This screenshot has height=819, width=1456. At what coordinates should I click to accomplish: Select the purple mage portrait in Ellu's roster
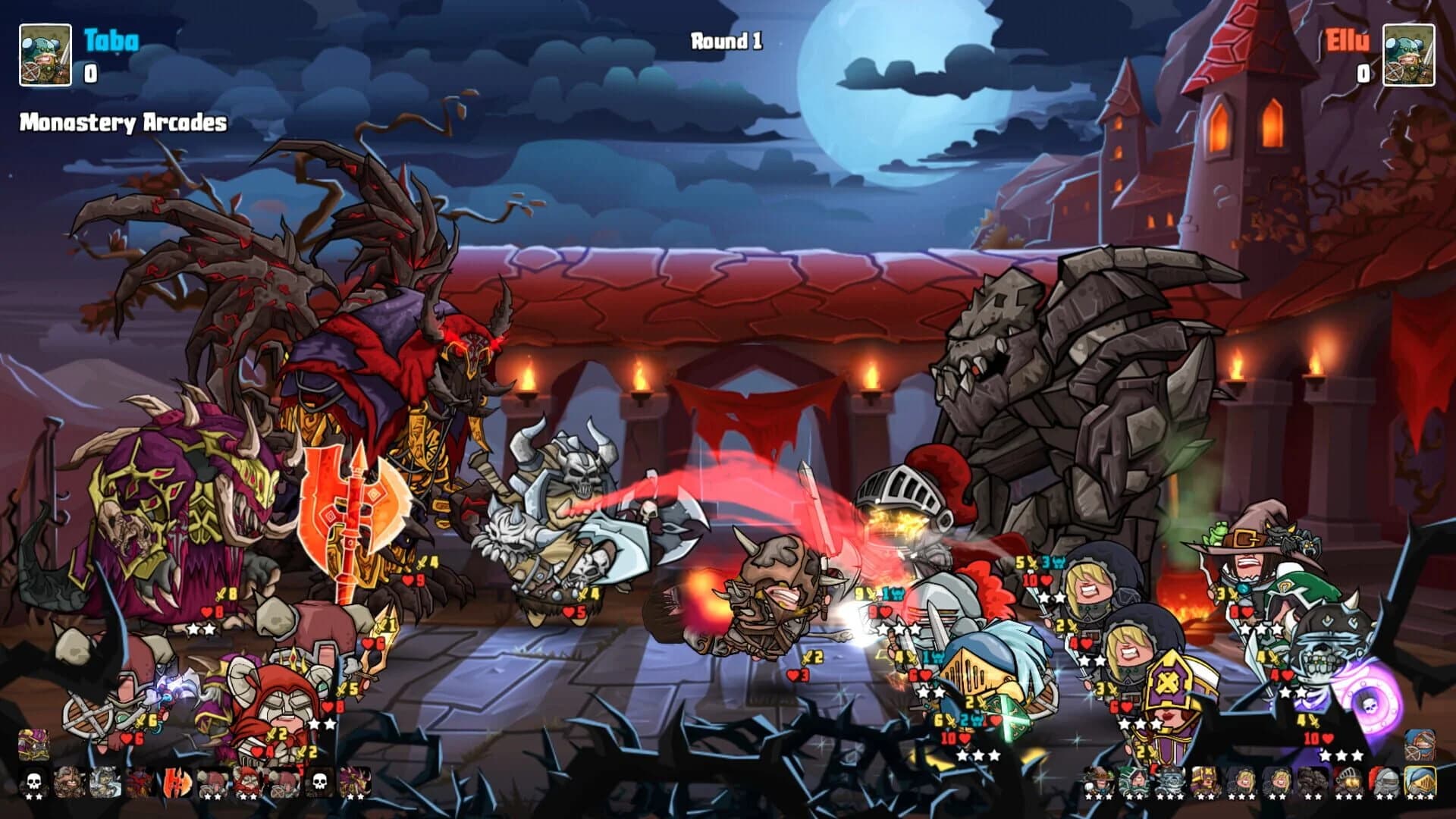pyautogui.click(x=1204, y=780)
